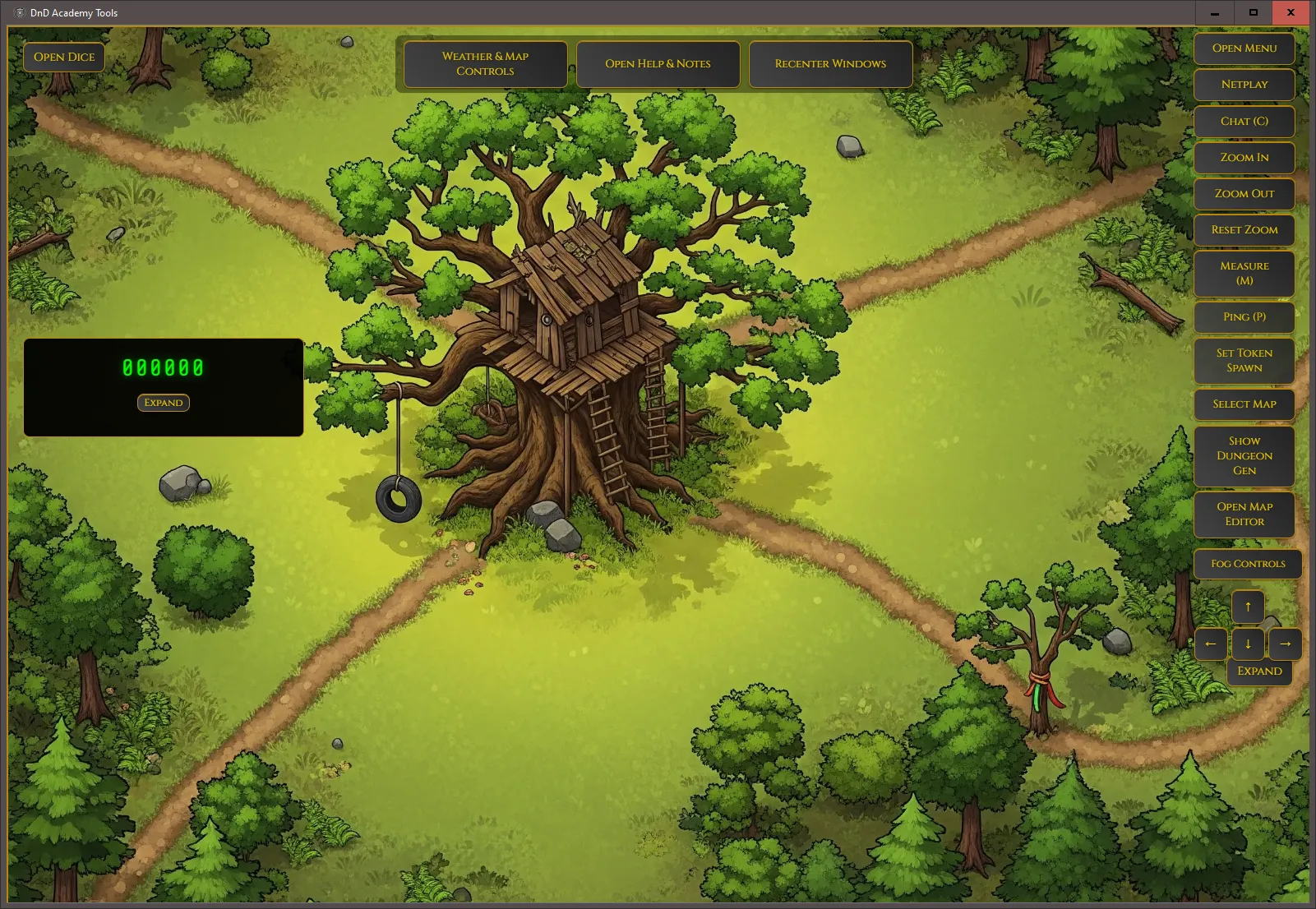Click the pan map right arrow
The width and height of the screenshot is (1316, 909).
tap(1285, 644)
